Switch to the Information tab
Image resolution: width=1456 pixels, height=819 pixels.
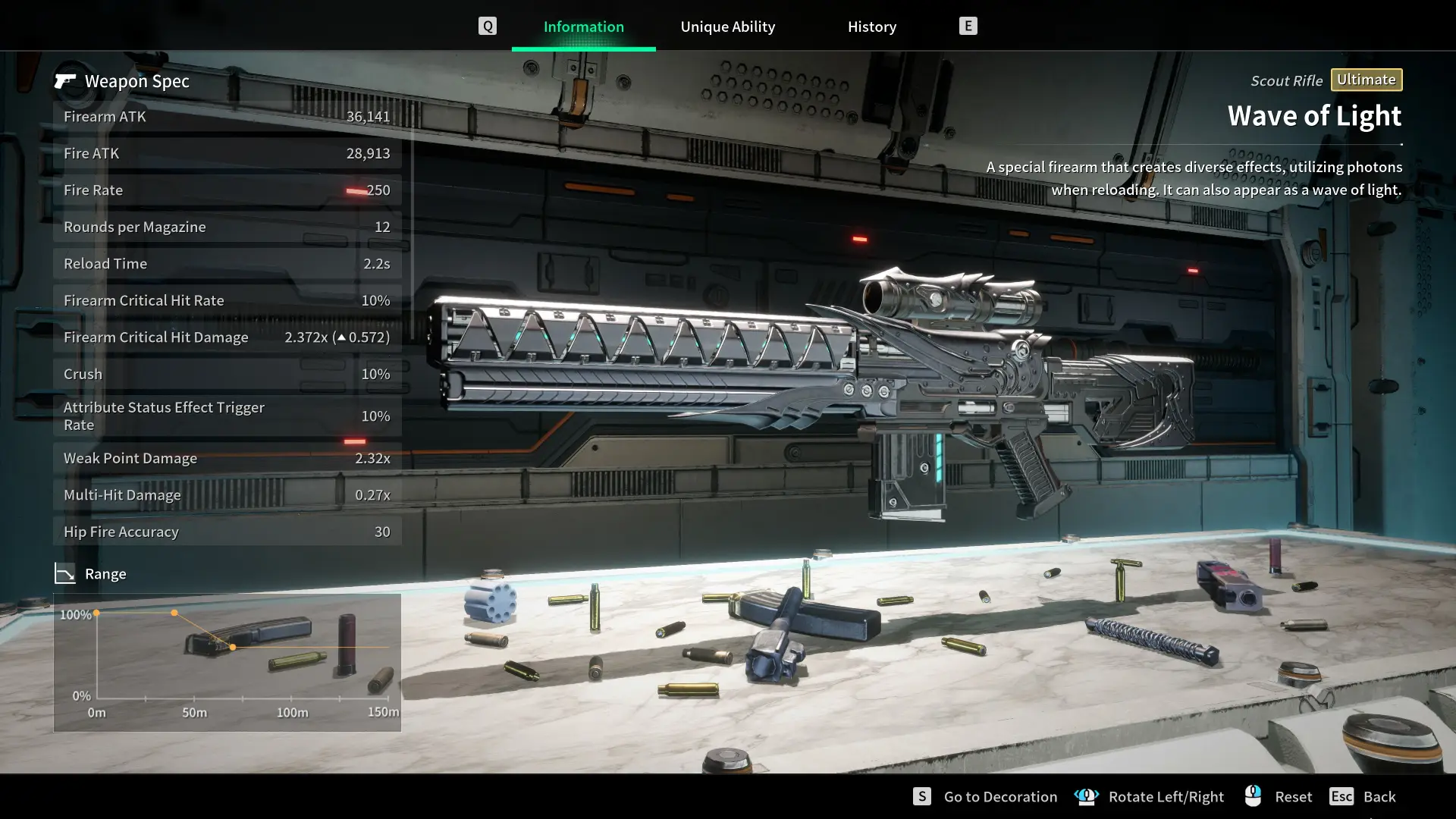[583, 27]
